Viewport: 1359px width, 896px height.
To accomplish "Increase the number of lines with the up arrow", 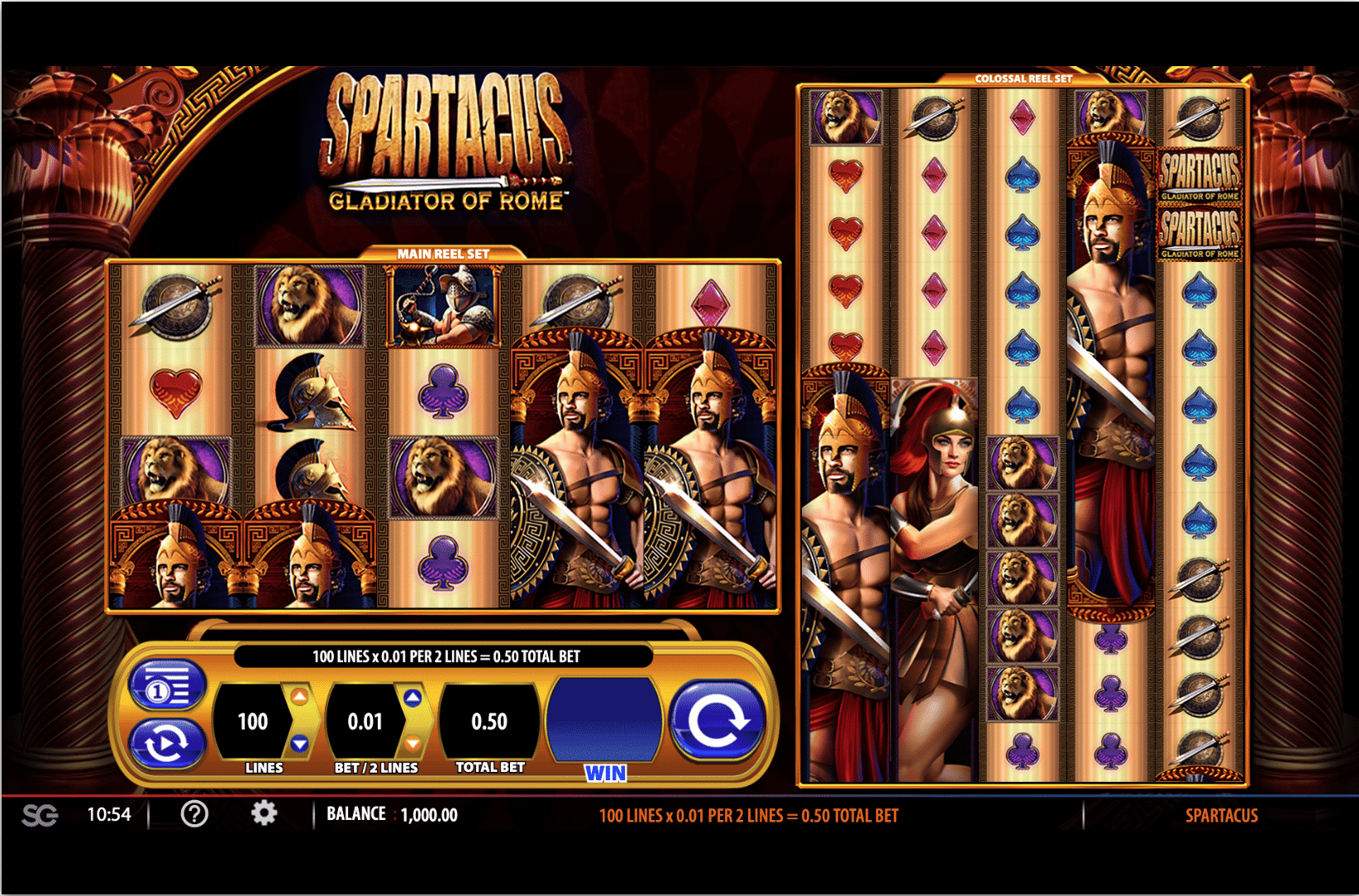I will click(300, 697).
